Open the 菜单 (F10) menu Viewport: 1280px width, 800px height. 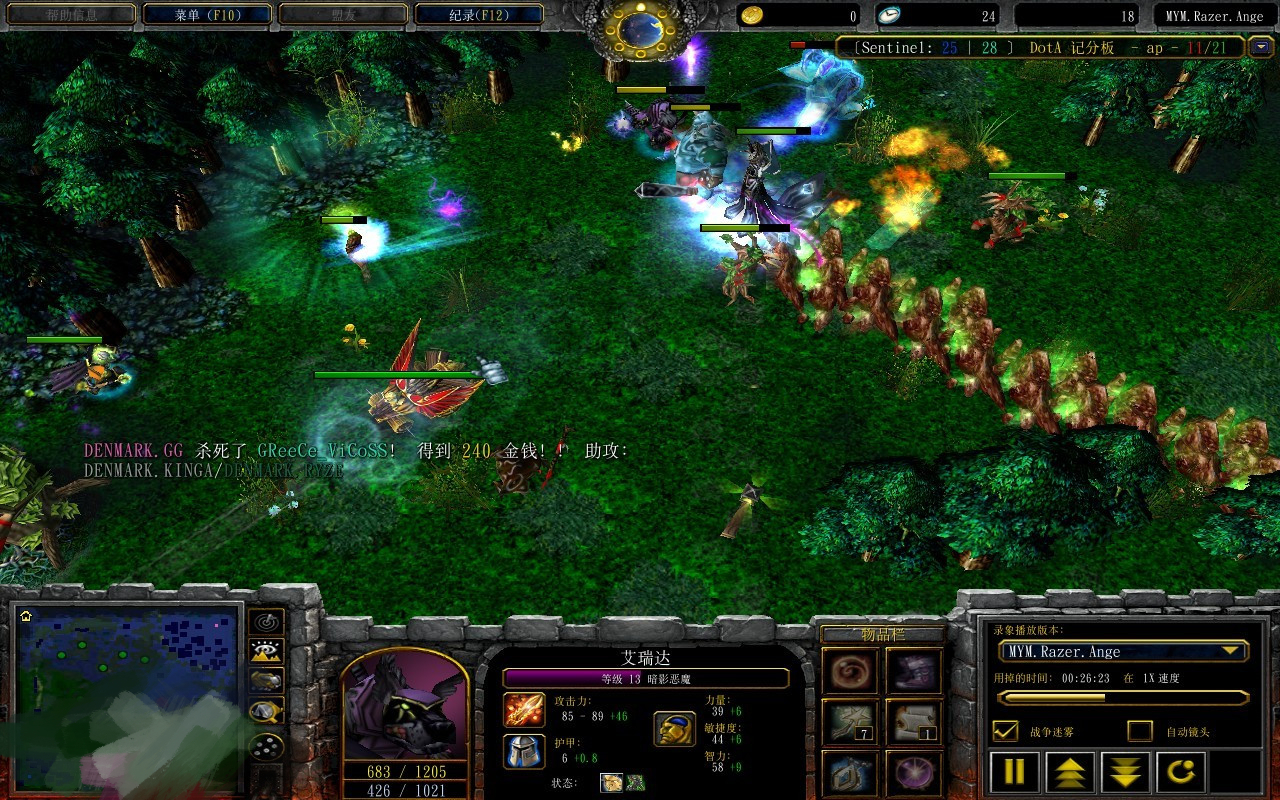208,15
